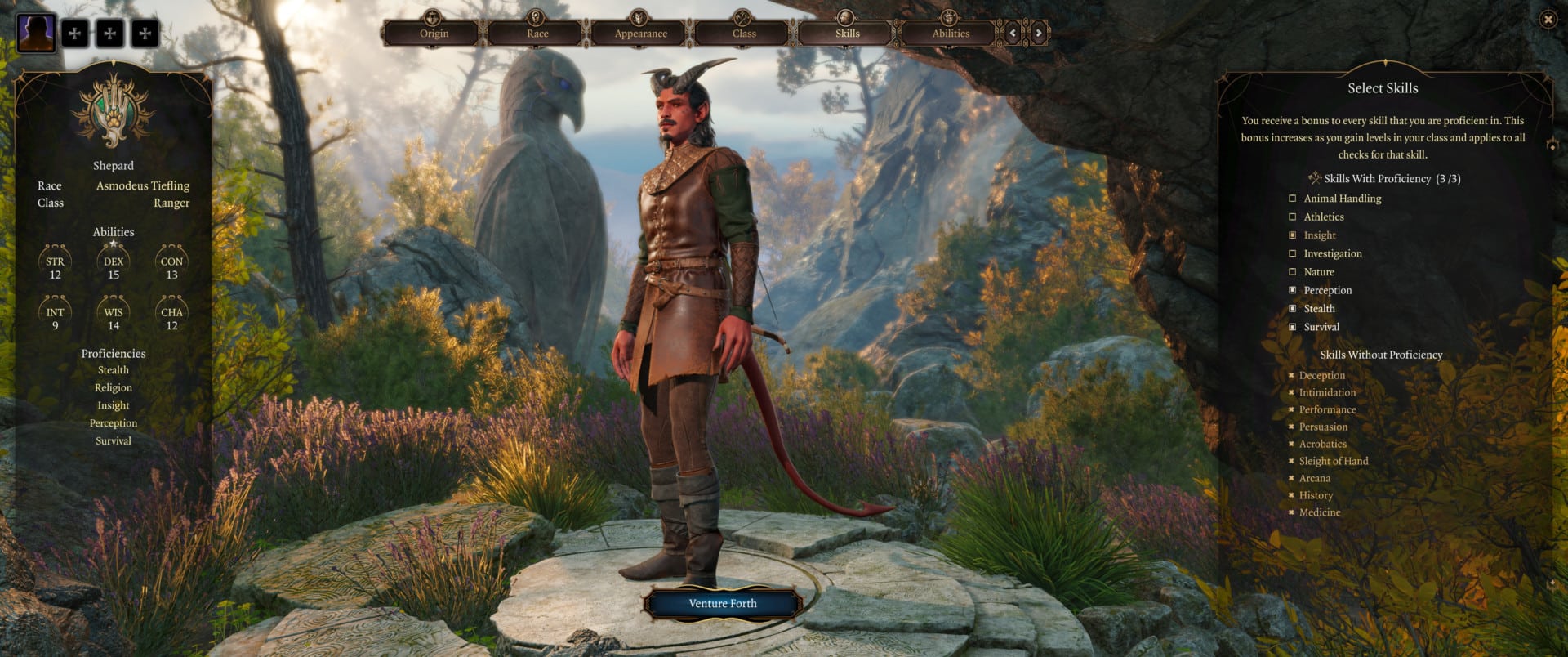
Task: Disable the Insight proficiency checkbox
Action: click(1291, 235)
